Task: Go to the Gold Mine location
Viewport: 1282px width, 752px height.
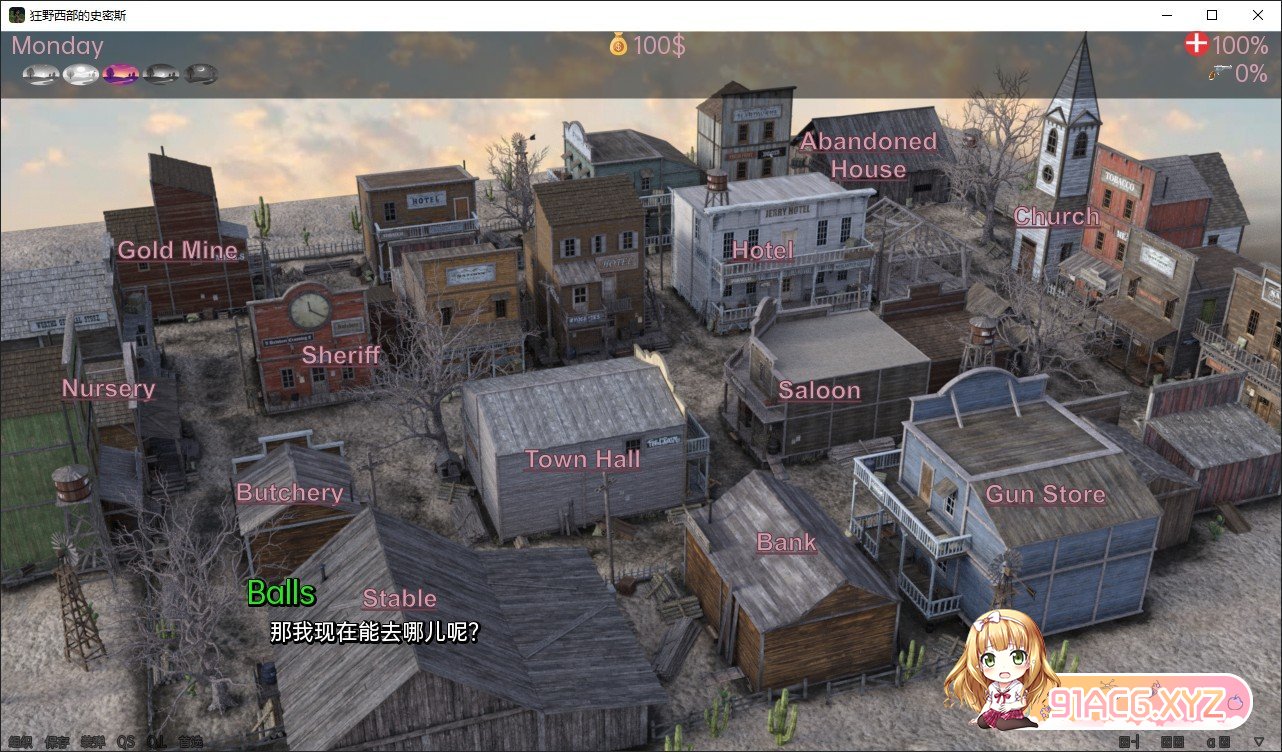Action: click(x=178, y=251)
